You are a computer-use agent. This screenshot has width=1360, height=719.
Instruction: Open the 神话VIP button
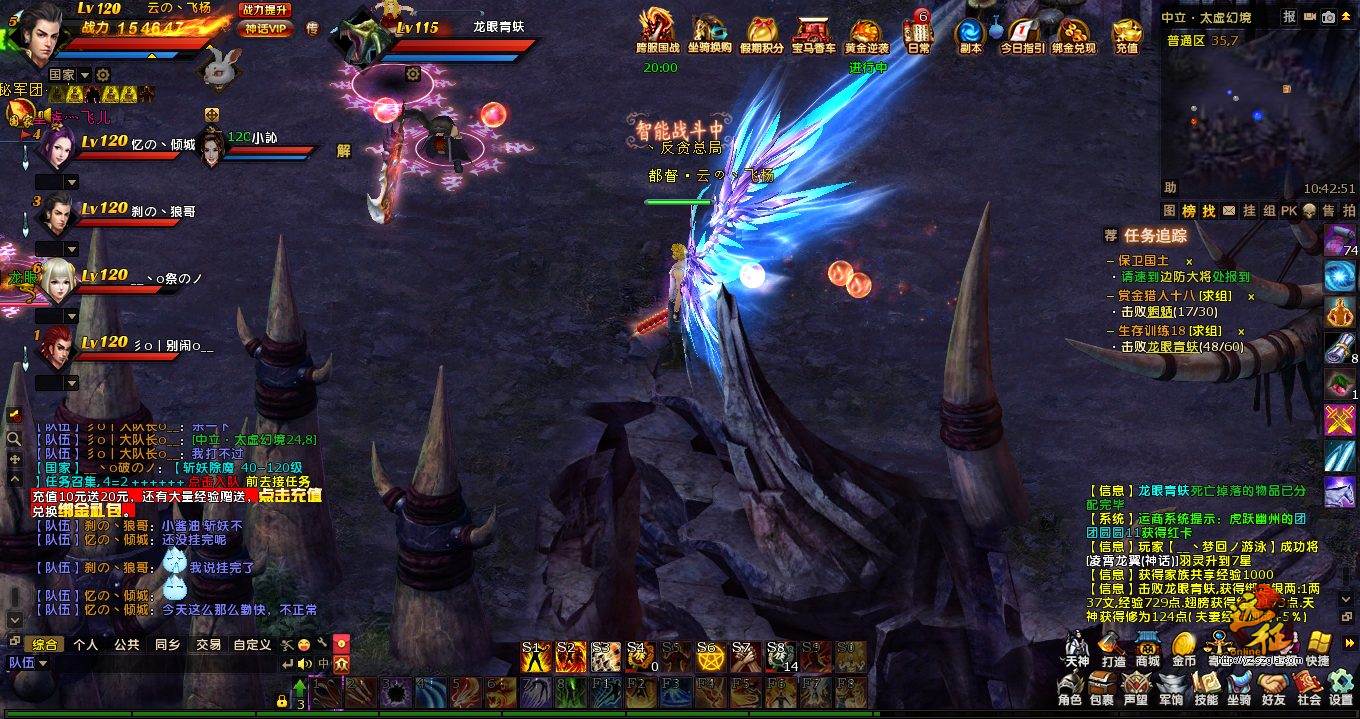[265, 28]
